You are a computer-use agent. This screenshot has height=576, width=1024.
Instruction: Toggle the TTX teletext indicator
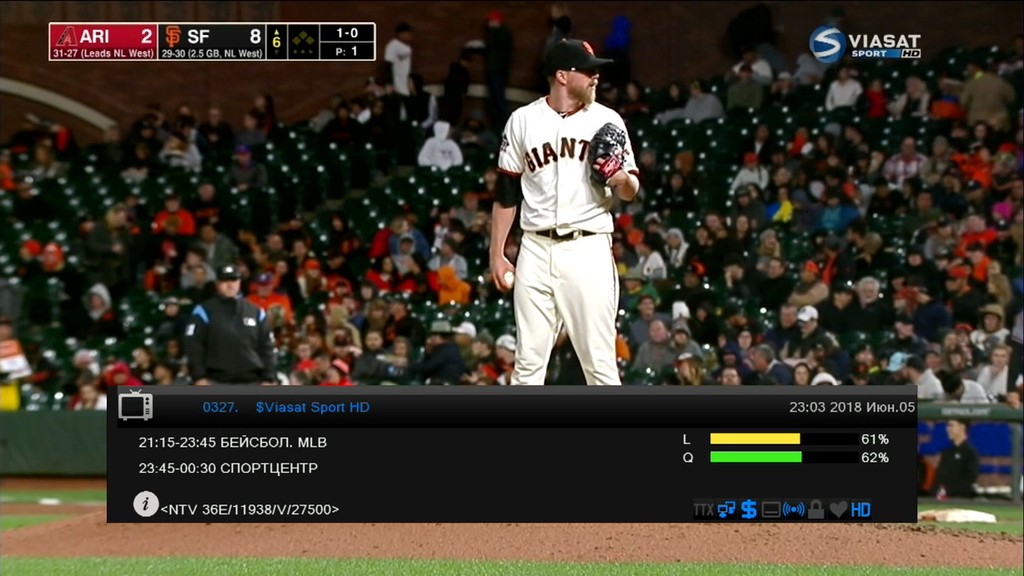click(x=704, y=510)
